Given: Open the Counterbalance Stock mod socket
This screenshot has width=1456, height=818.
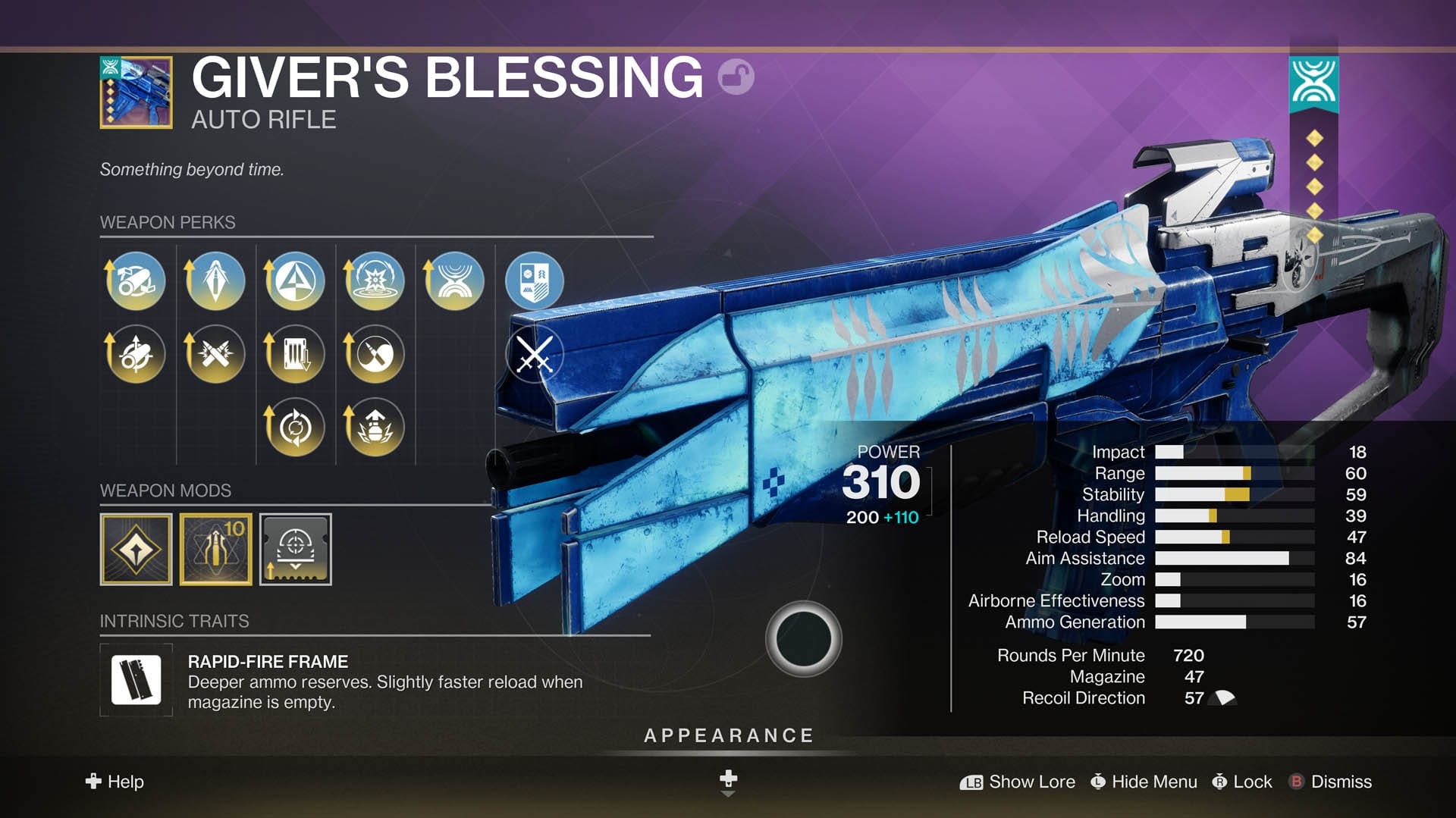Looking at the screenshot, I should click(x=295, y=550).
